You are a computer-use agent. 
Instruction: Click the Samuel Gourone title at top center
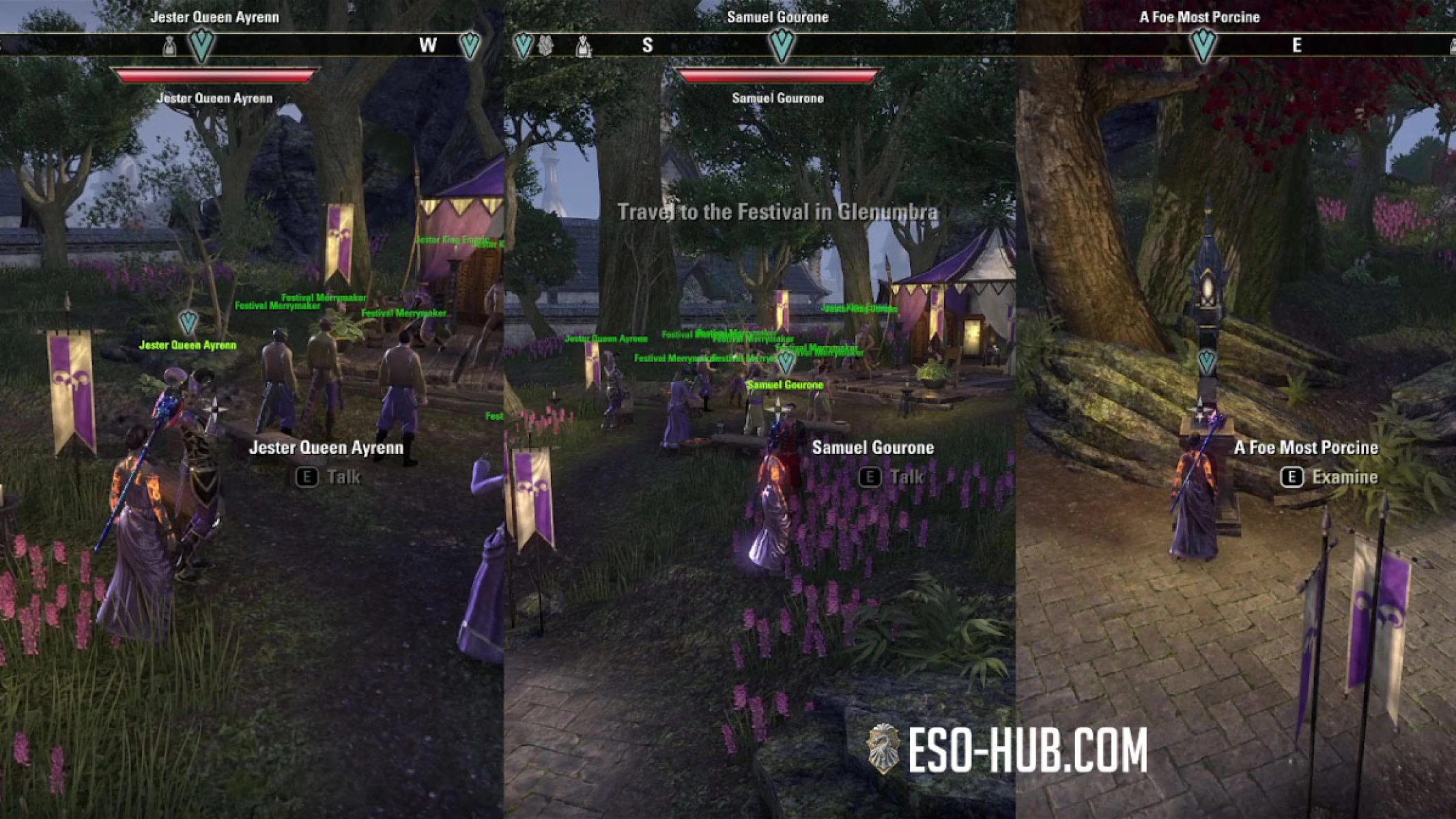pos(777,17)
